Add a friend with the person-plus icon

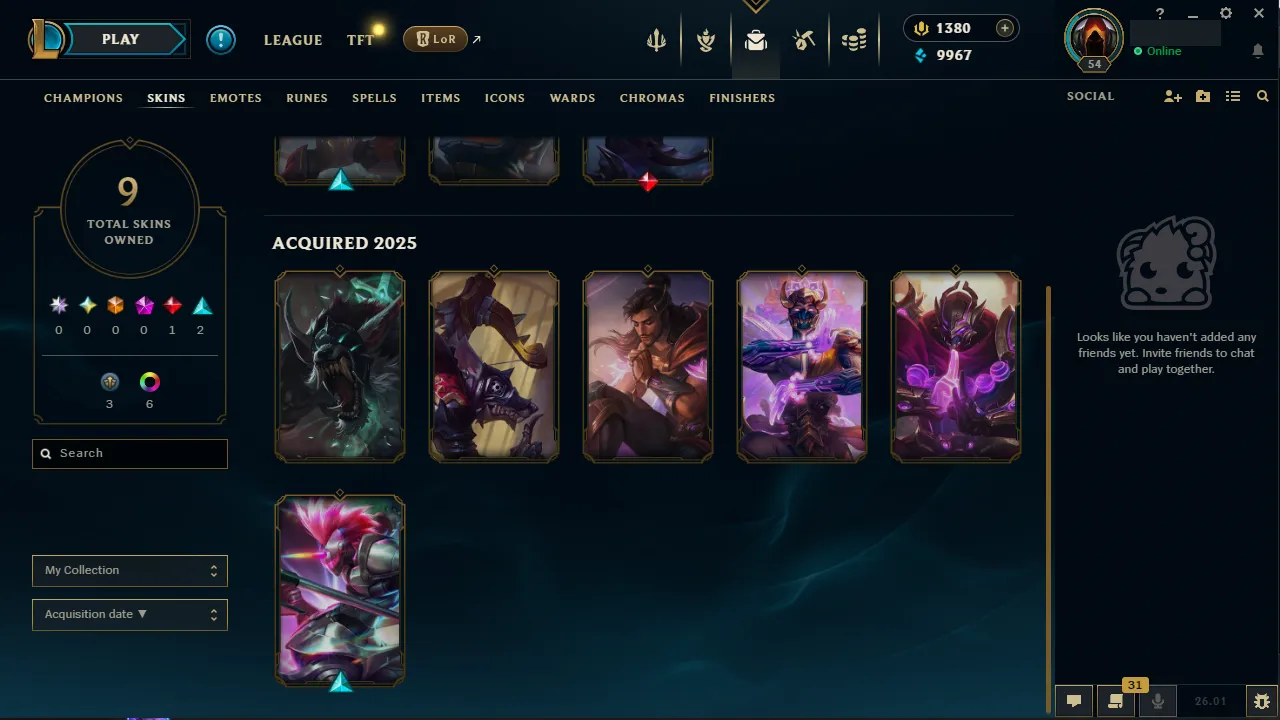click(x=1172, y=96)
